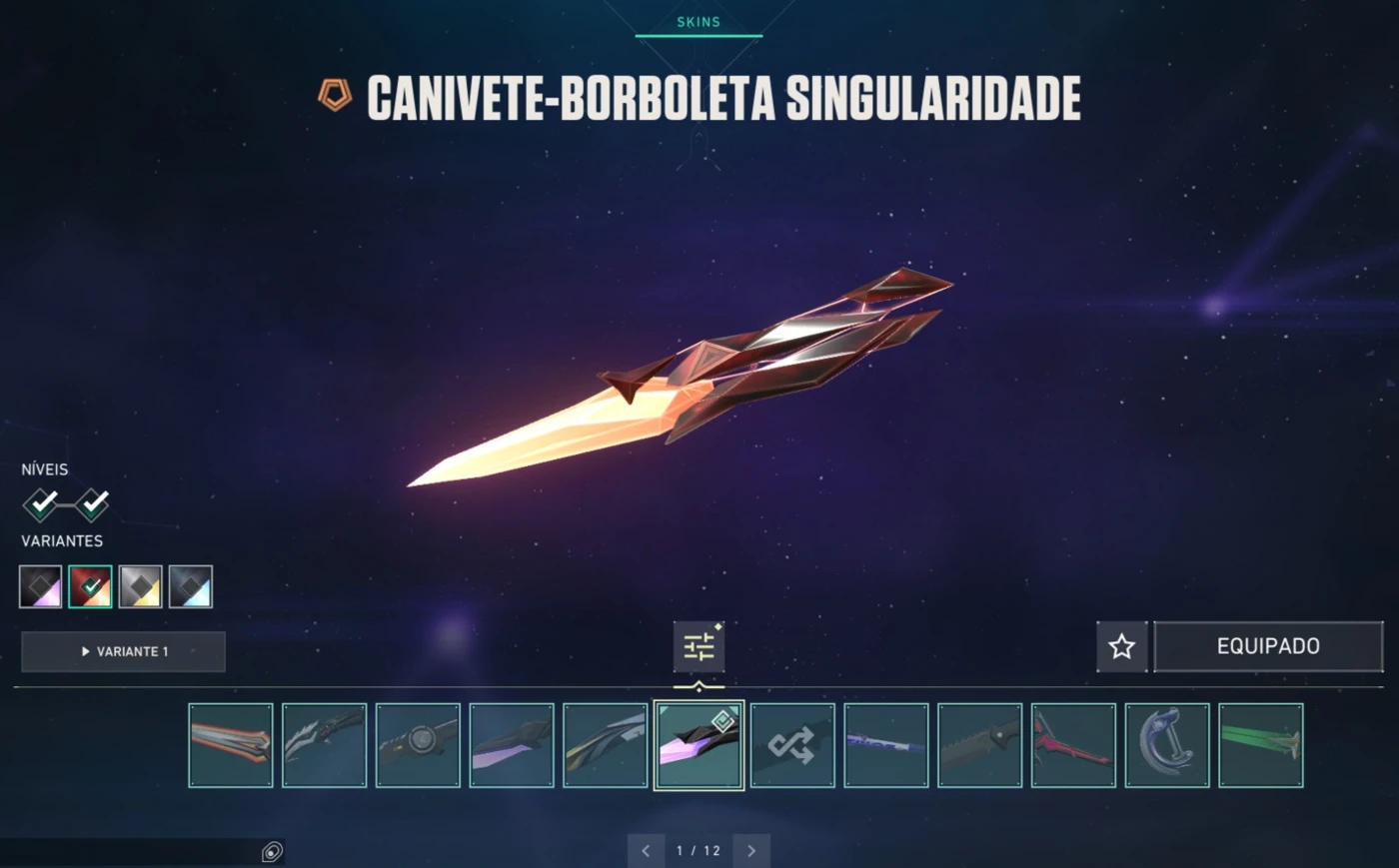Select the purple-black variant swatch
1399x868 pixels.
(41, 586)
